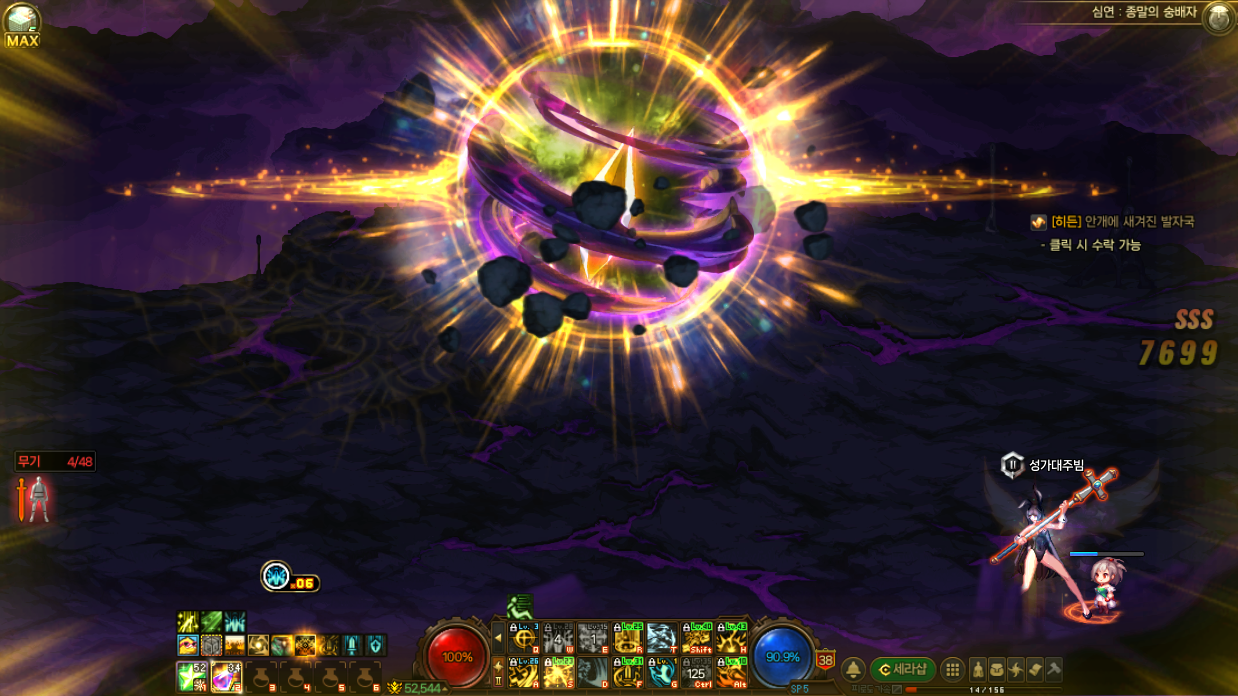Screen dimensions: 1238x696
Task: Activate the Lv.43 skill on H
Action: (x=732, y=638)
